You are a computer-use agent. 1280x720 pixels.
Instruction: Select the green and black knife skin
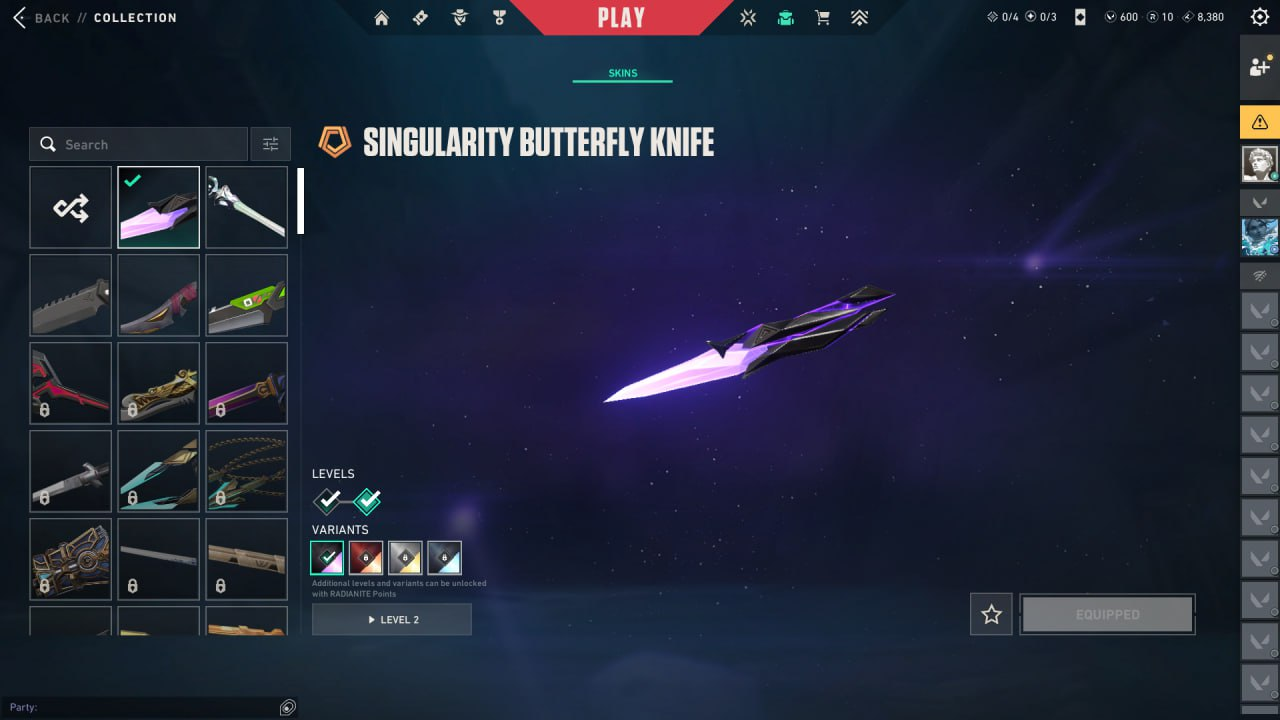pyautogui.click(x=247, y=295)
